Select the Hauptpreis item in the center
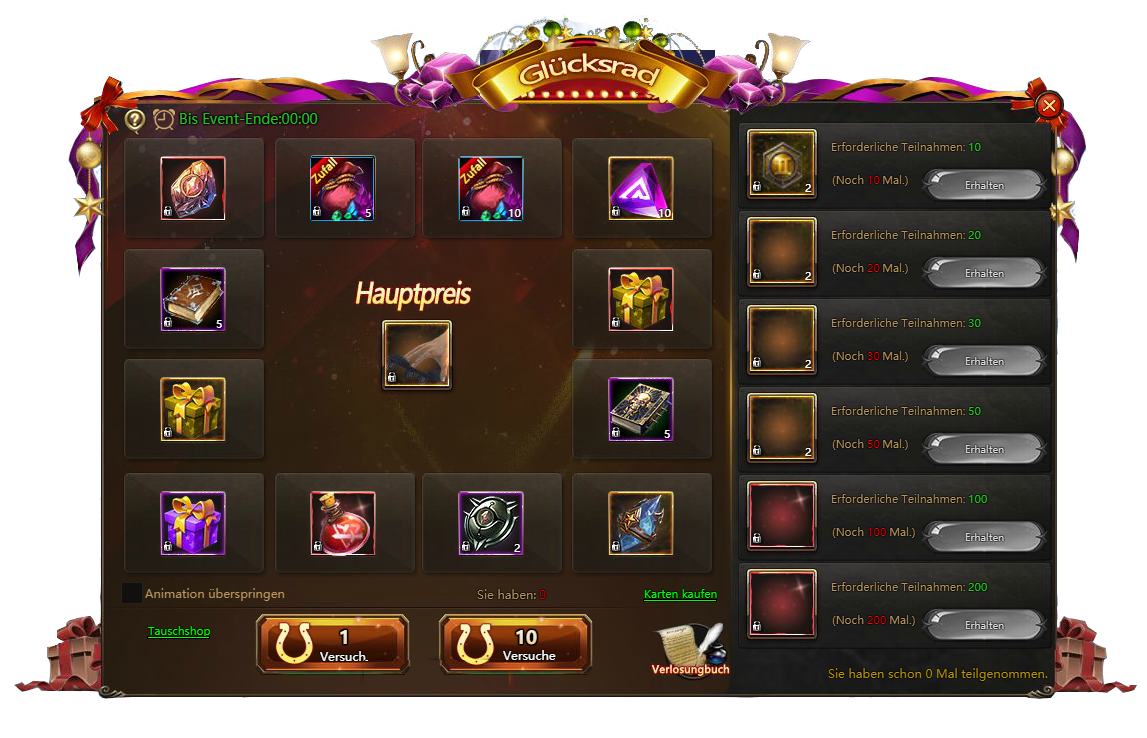 click(x=417, y=354)
